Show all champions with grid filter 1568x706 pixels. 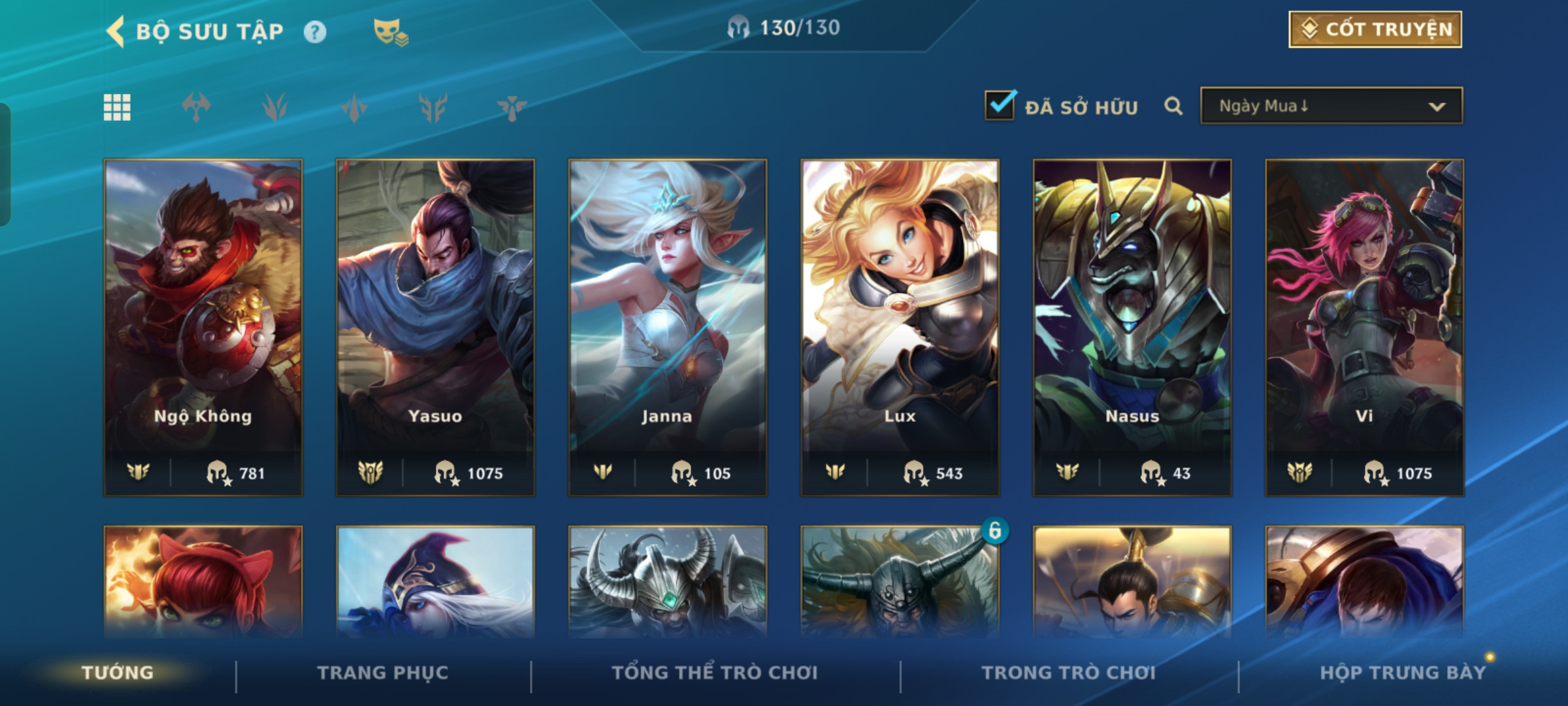tap(117, 107)
